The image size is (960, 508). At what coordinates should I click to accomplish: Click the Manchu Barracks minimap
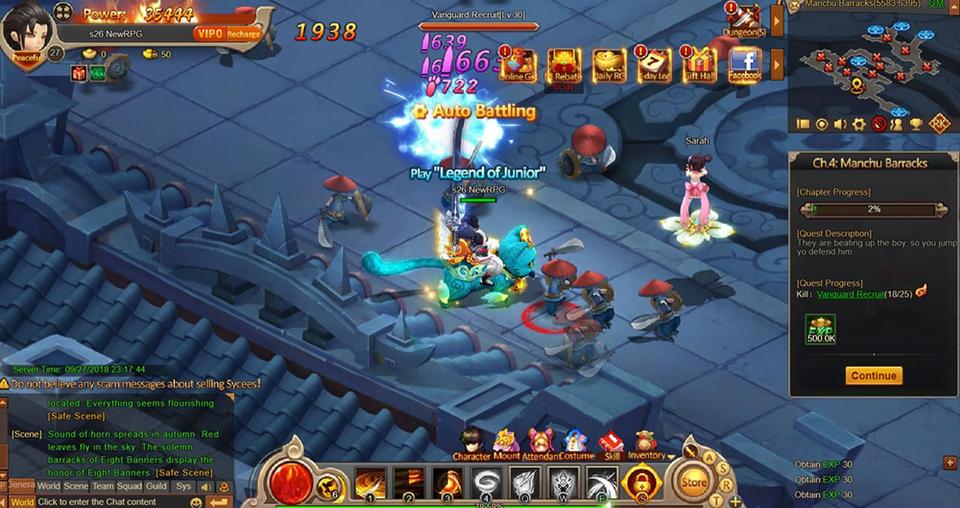point(870,62)
